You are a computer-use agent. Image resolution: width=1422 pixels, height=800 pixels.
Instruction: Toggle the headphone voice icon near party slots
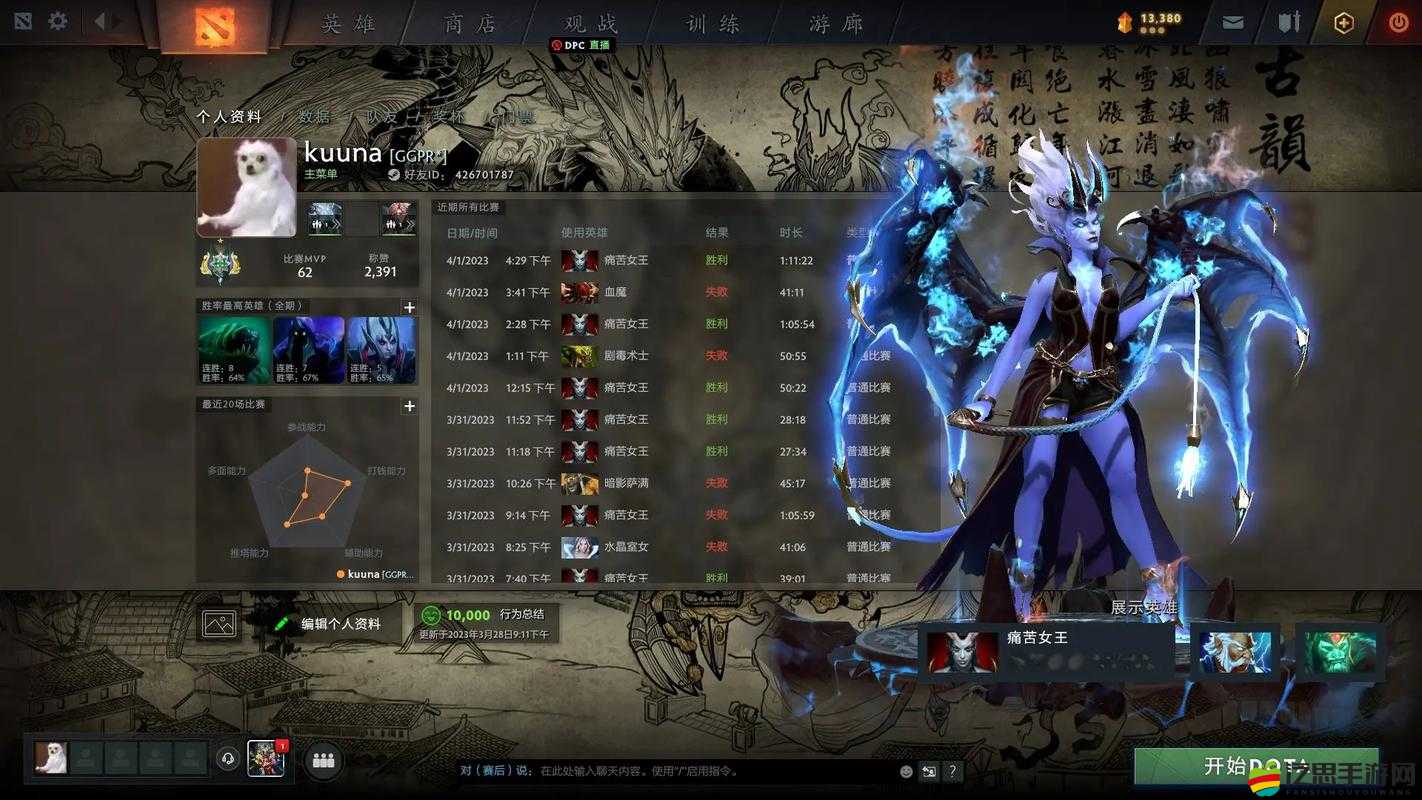click(227, 760)
